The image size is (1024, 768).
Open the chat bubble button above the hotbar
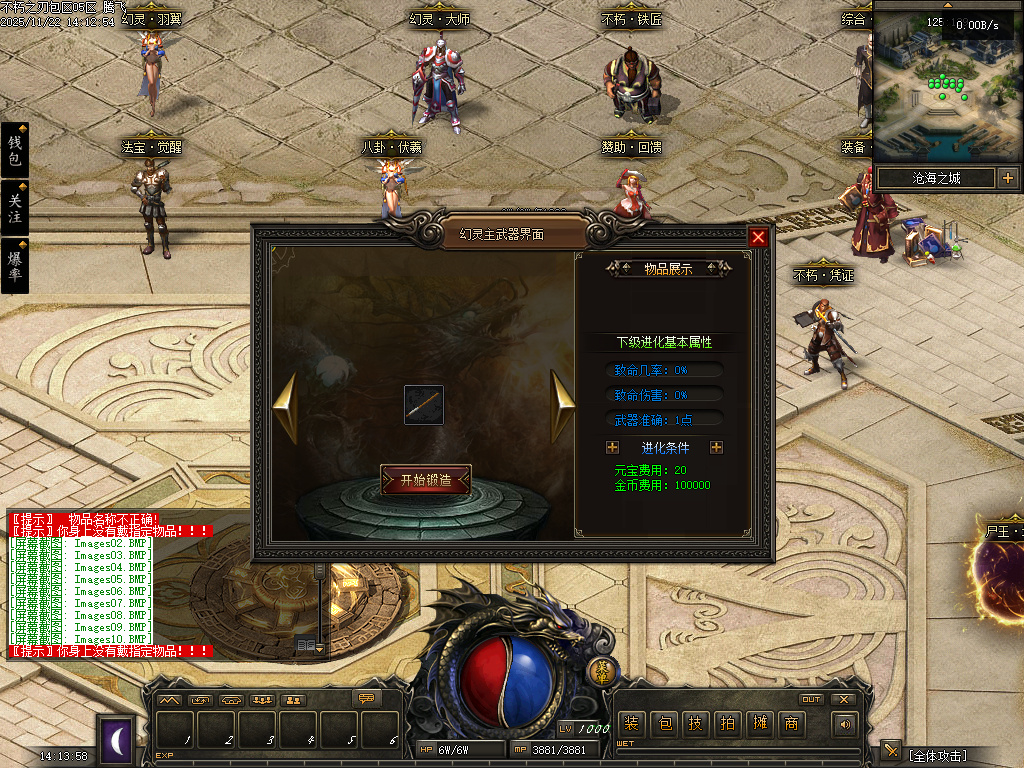click(x=368, y=699)
